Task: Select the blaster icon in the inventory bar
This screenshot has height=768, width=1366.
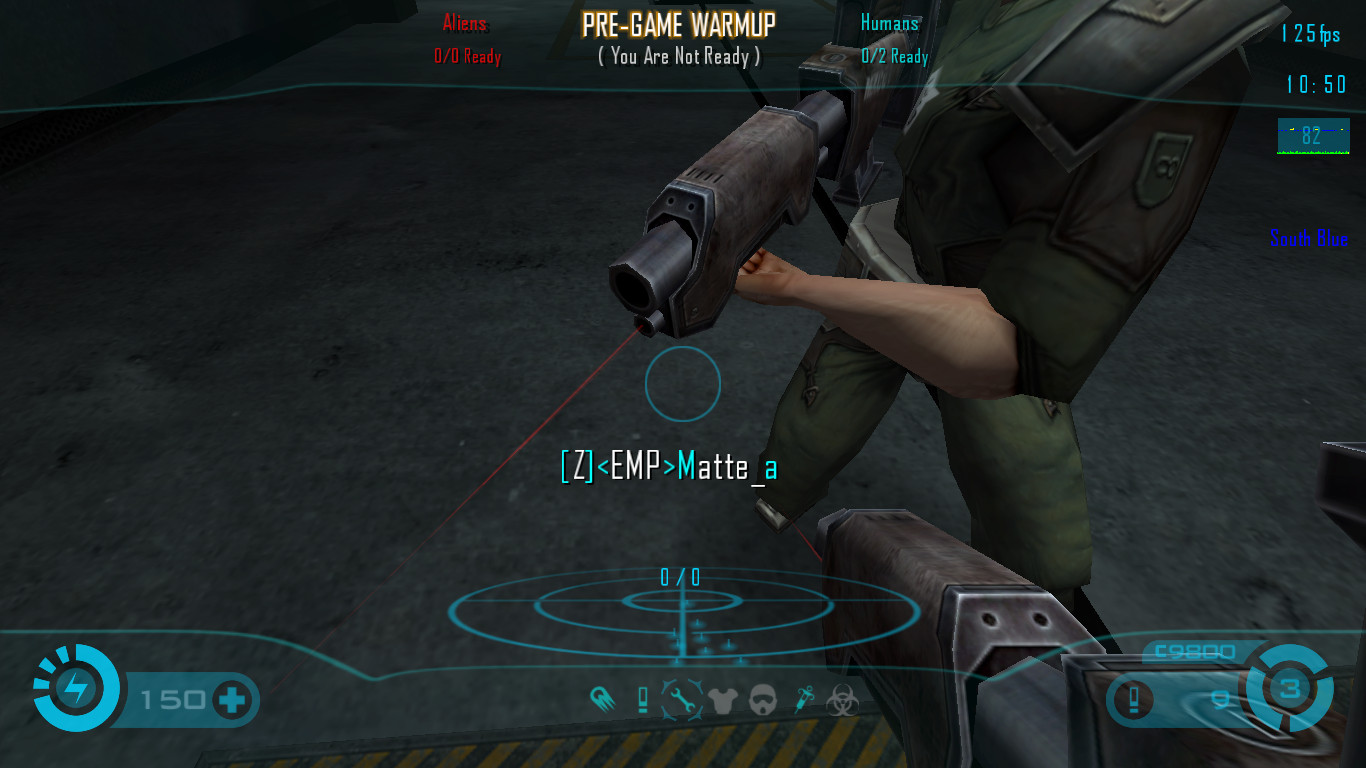Action: [603, 699]
